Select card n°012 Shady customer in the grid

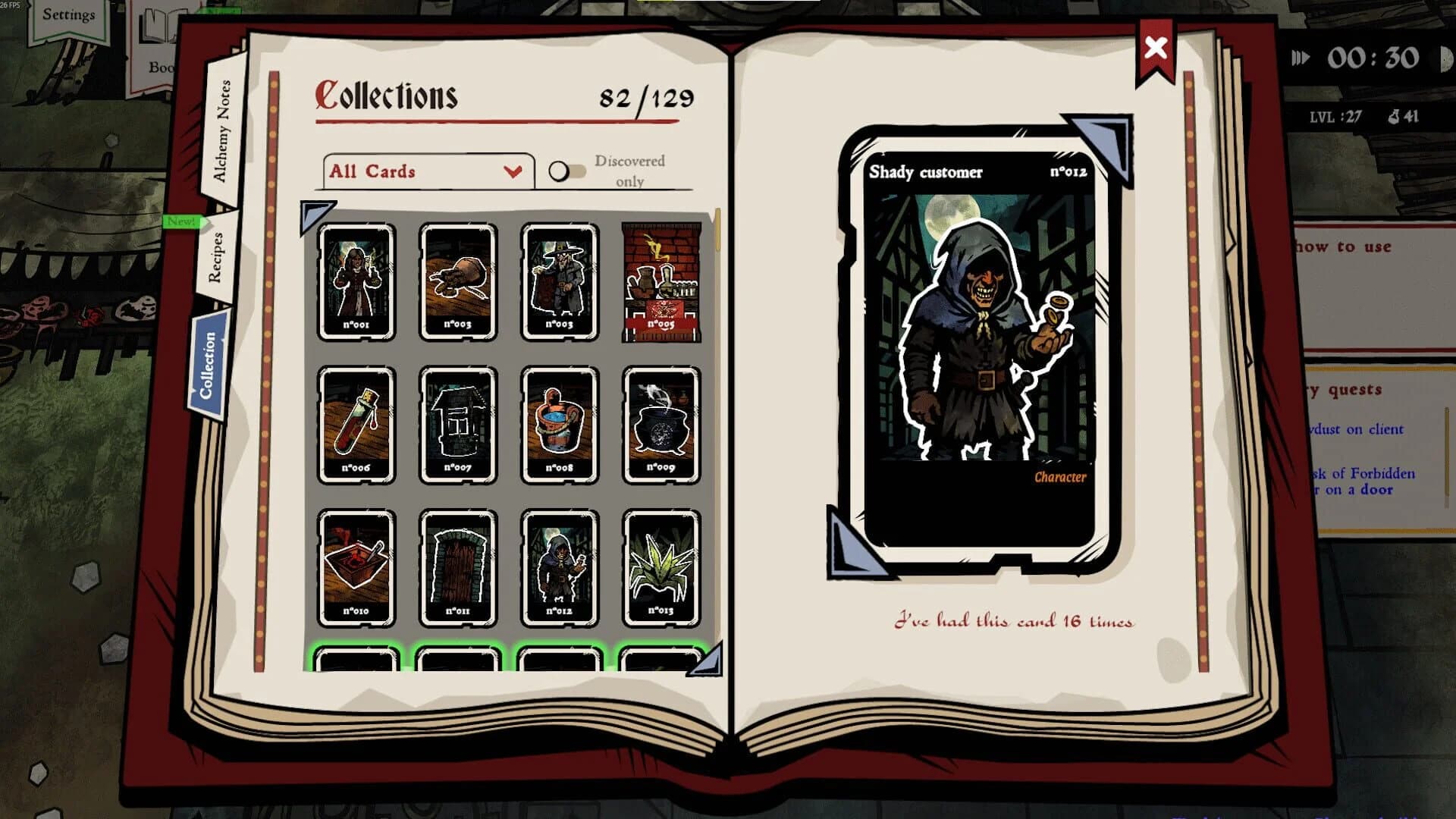click(561, 567)
